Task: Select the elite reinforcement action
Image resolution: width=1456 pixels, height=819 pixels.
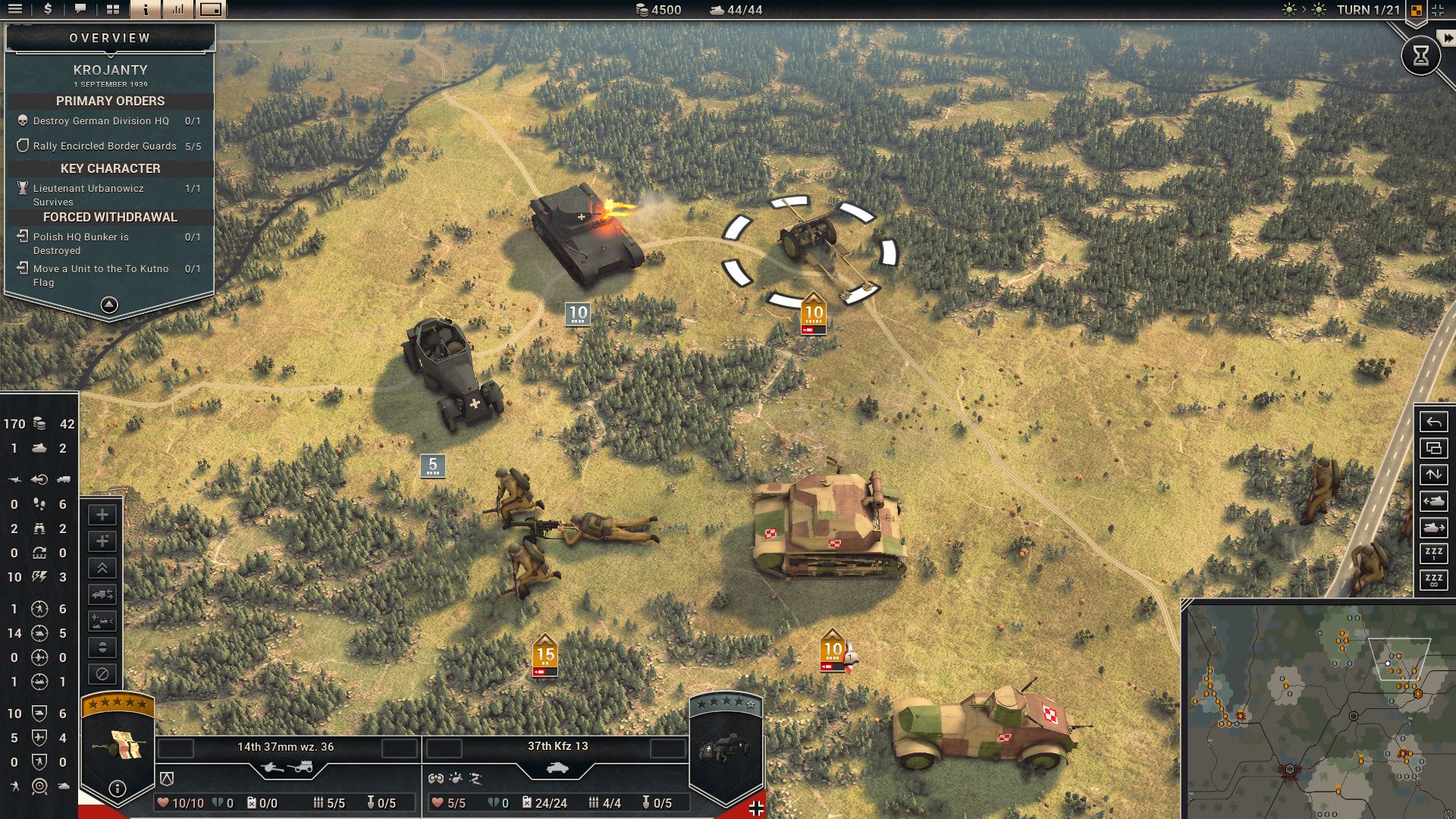Action: [102, 540]
